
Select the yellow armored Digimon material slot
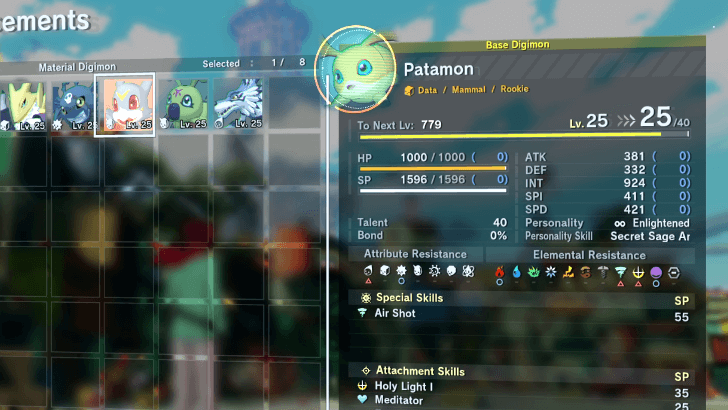coord(22,105)
